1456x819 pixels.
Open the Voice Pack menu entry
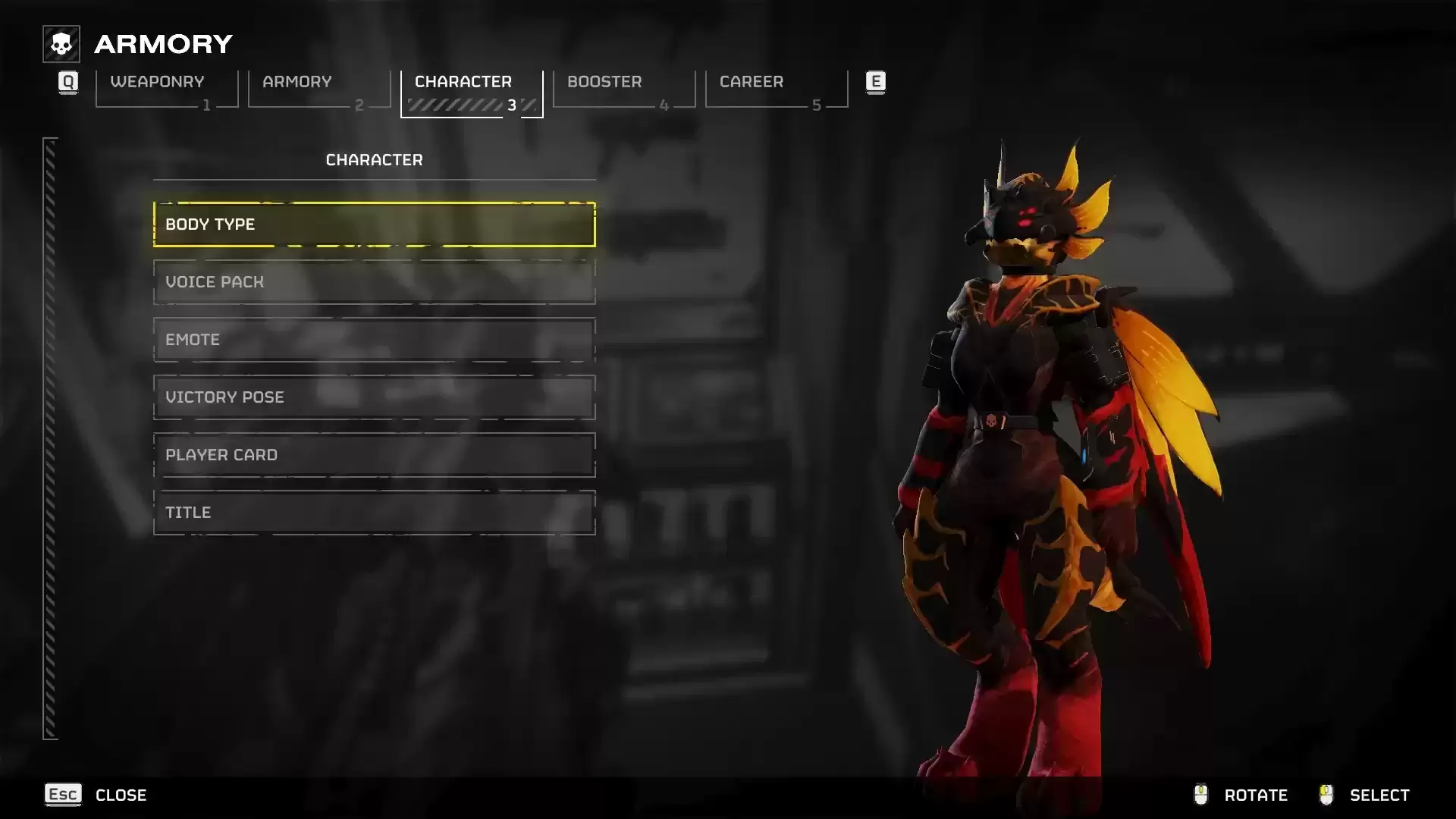click(x=374, y=282)
